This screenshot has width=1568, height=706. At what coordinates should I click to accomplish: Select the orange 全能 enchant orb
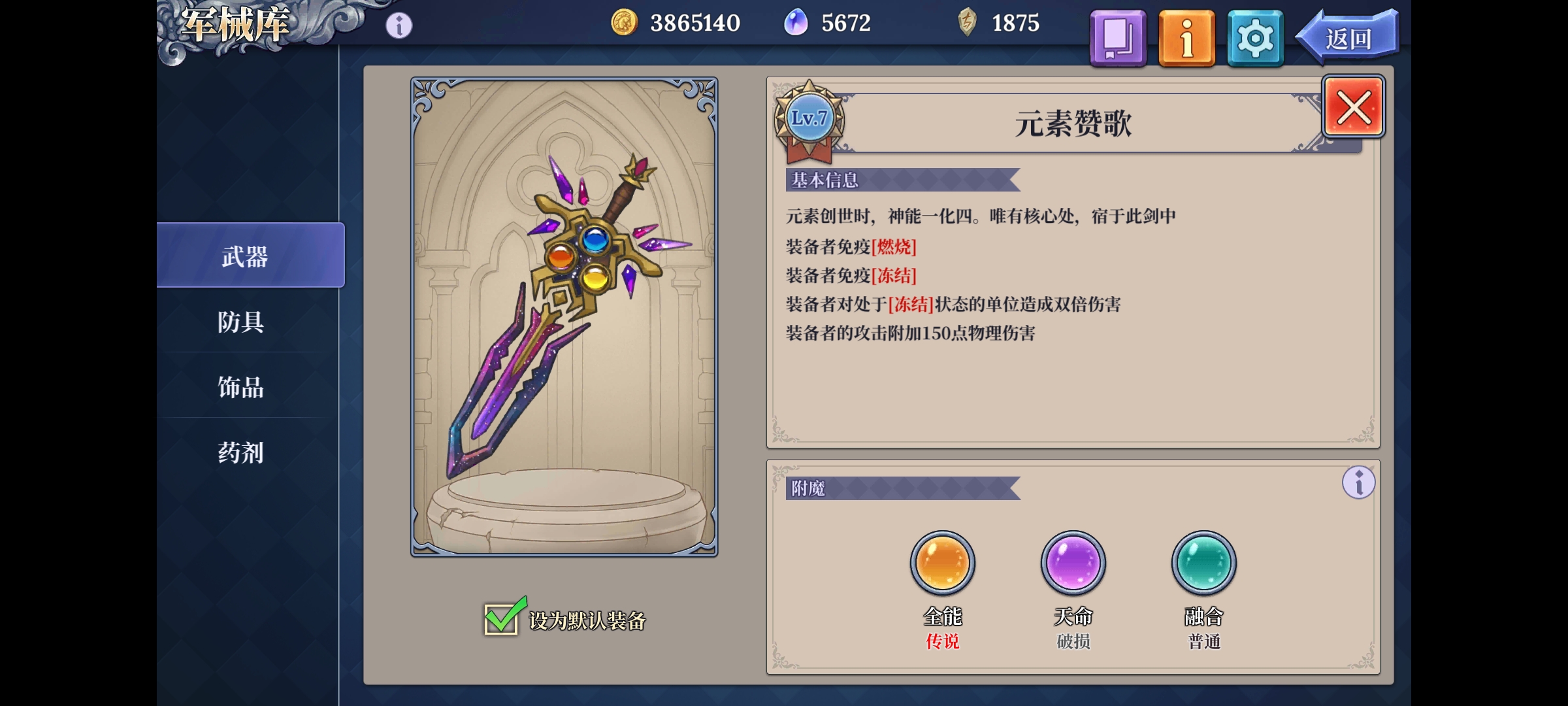941,562
